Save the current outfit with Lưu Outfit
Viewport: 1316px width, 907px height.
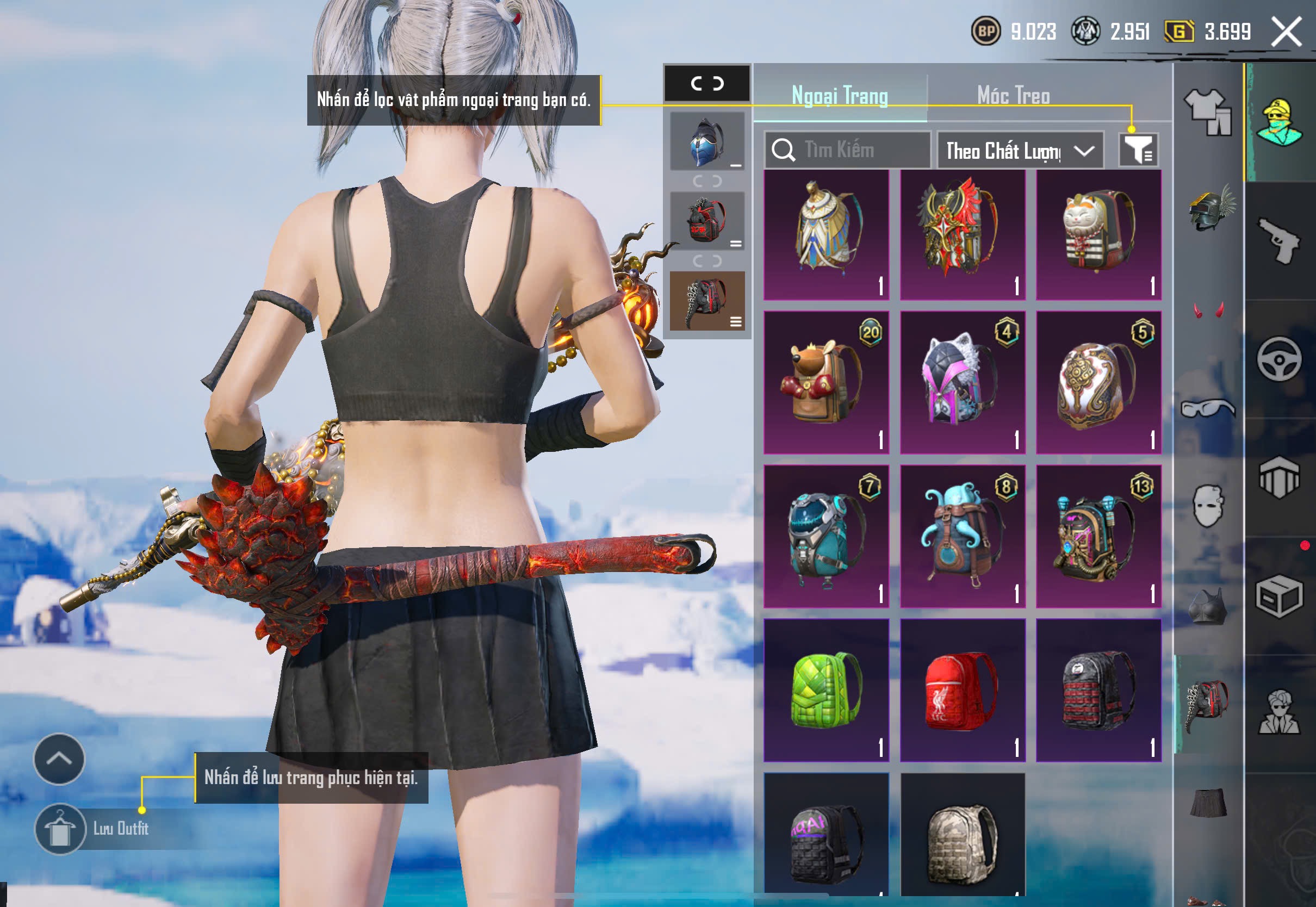[97, 829]
